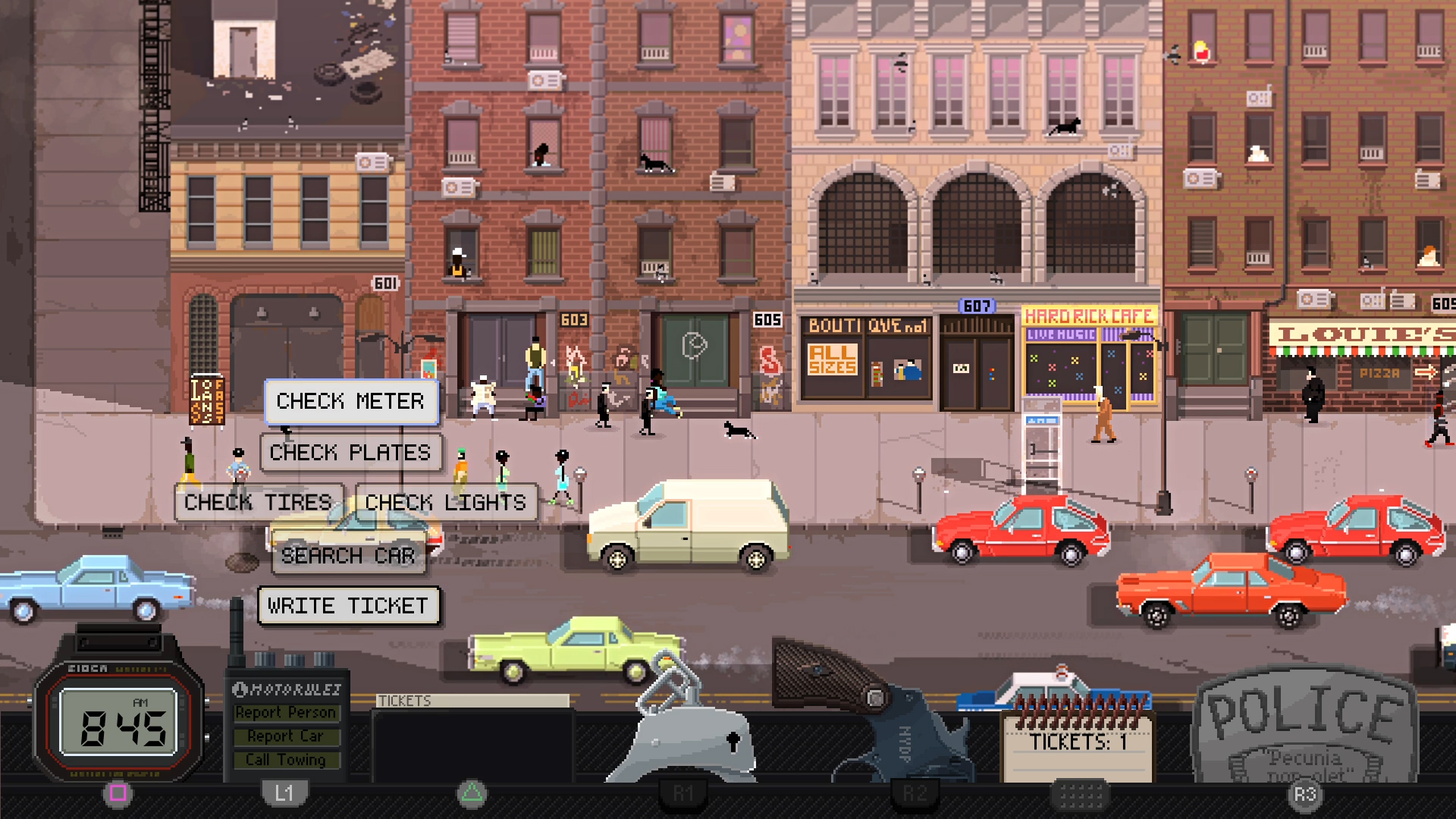Choose Call Towing on the radio
This screenshot has height=819, width=1456.
coord(287,759)
